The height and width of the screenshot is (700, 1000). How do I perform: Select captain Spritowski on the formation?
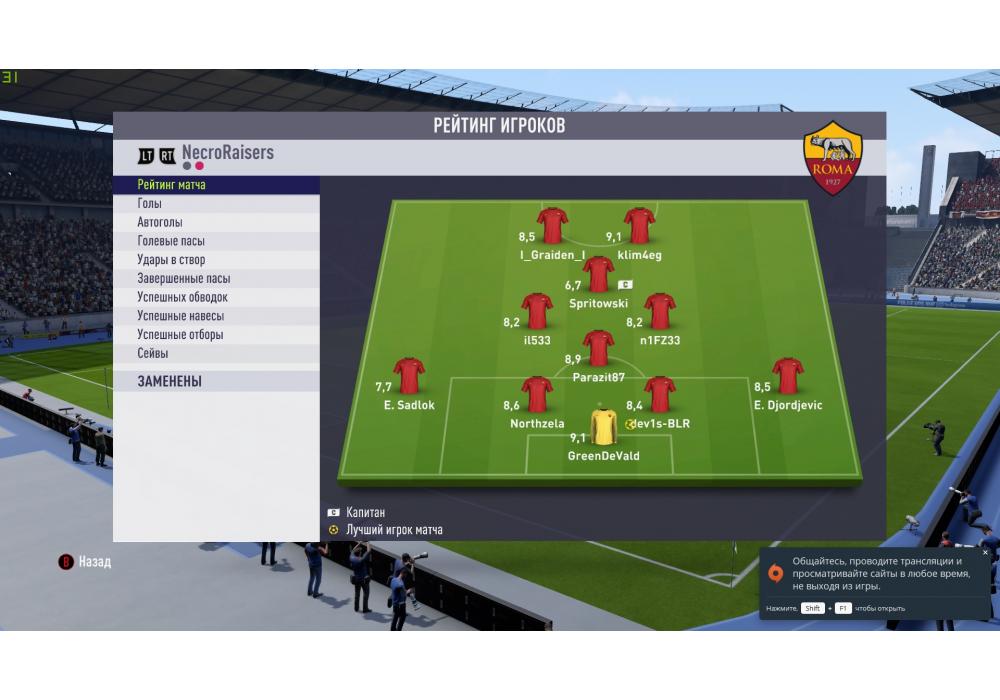point(598,274)
